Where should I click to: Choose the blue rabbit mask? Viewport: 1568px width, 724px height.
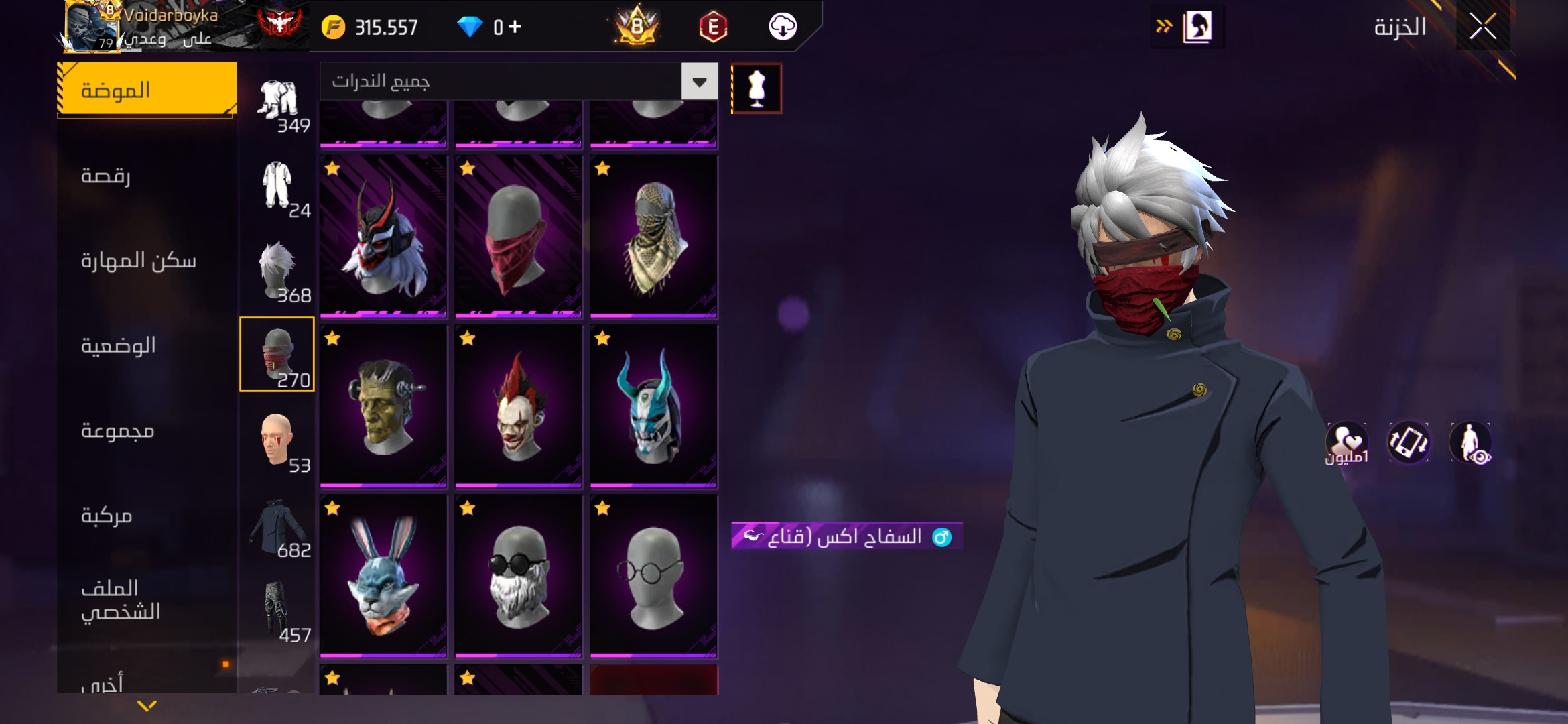coord(383,575)
